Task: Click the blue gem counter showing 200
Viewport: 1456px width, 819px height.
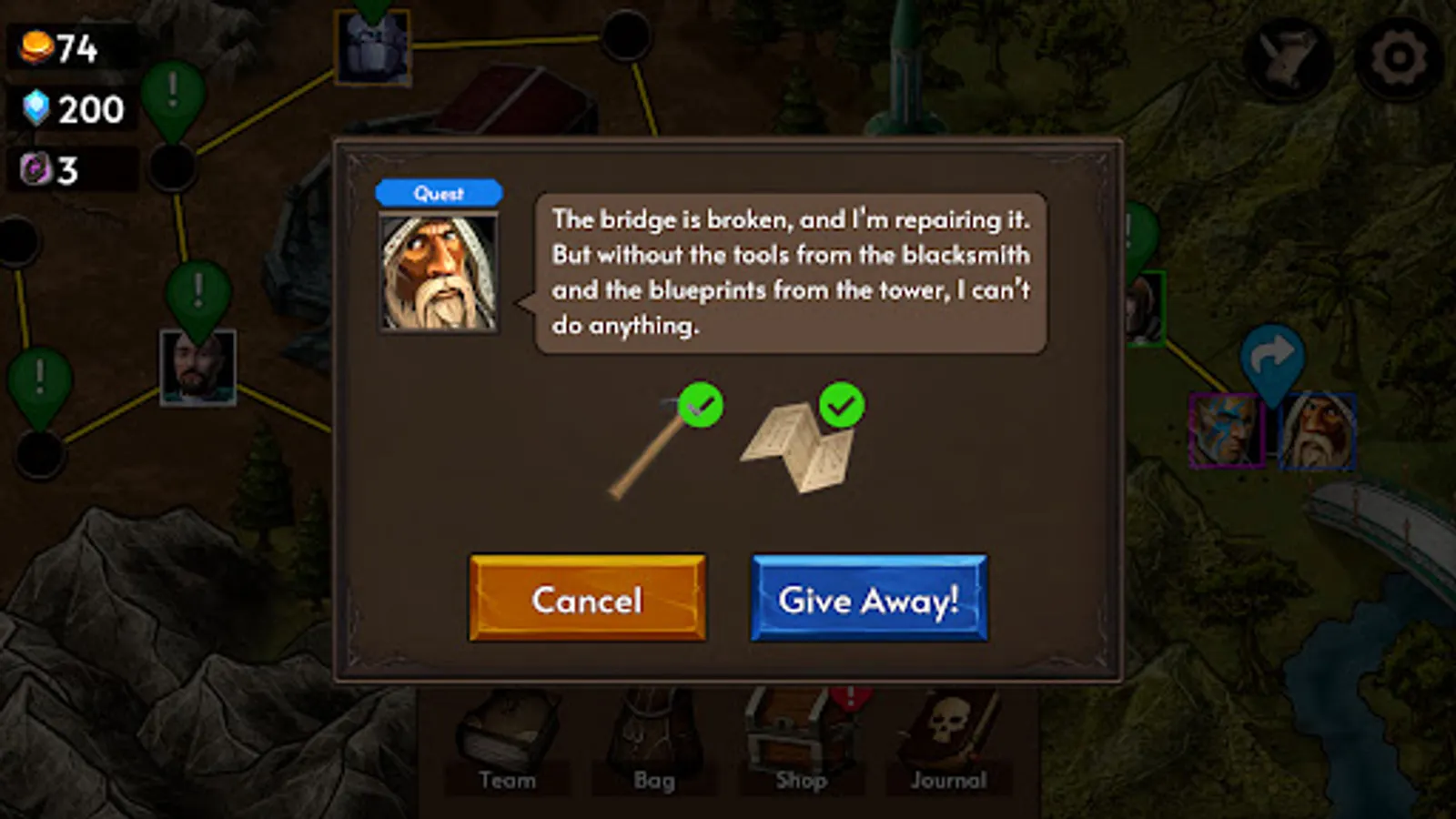Action: click(64, 109)
